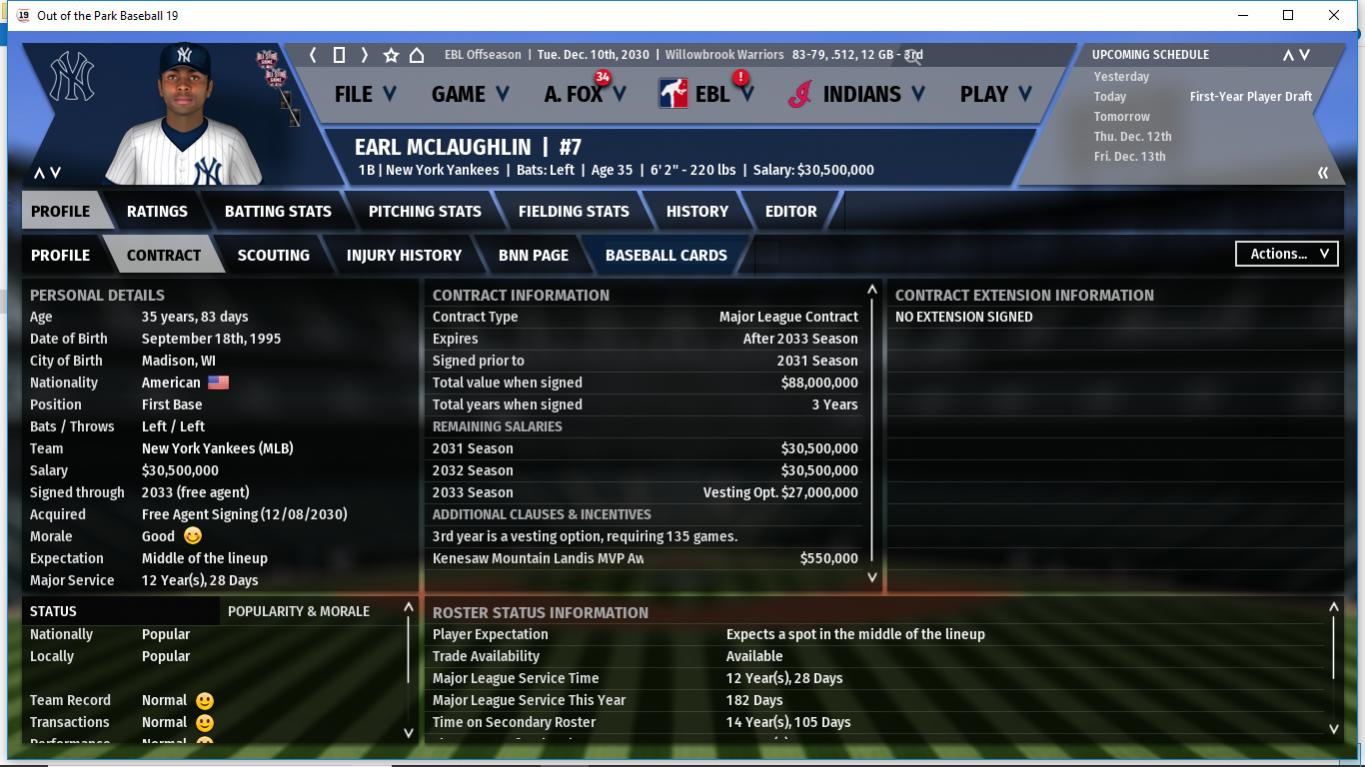
Task: Select the PITCHING STATS tab
Action: pos(425,211)
